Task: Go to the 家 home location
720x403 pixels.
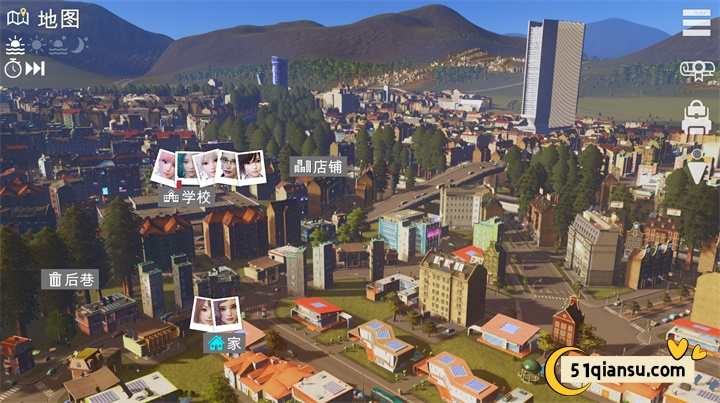Action: pyautogui.click(x=226, y=343)
